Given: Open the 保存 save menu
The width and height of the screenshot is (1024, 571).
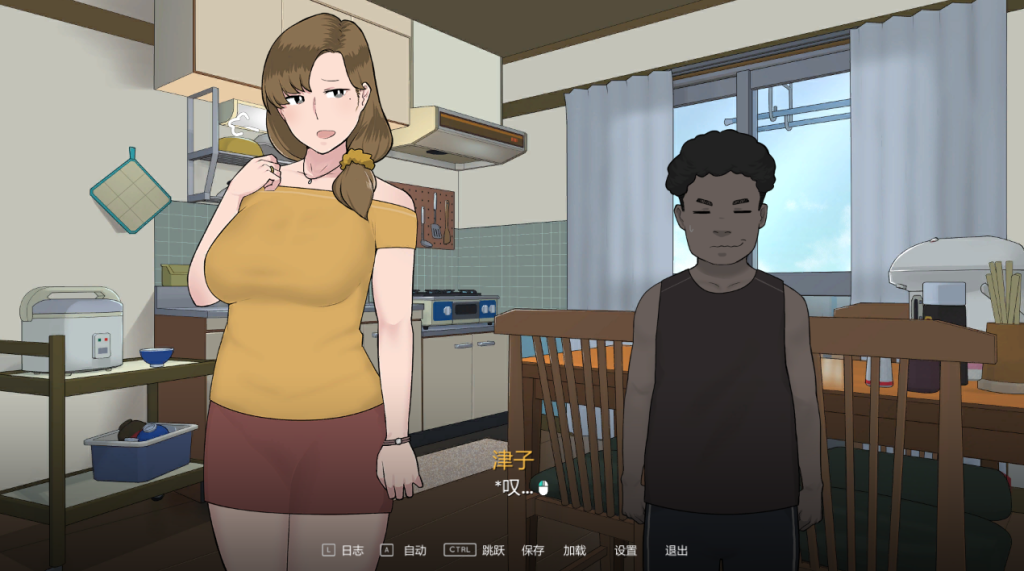Looking at the screenshot, I should [532, 550].
